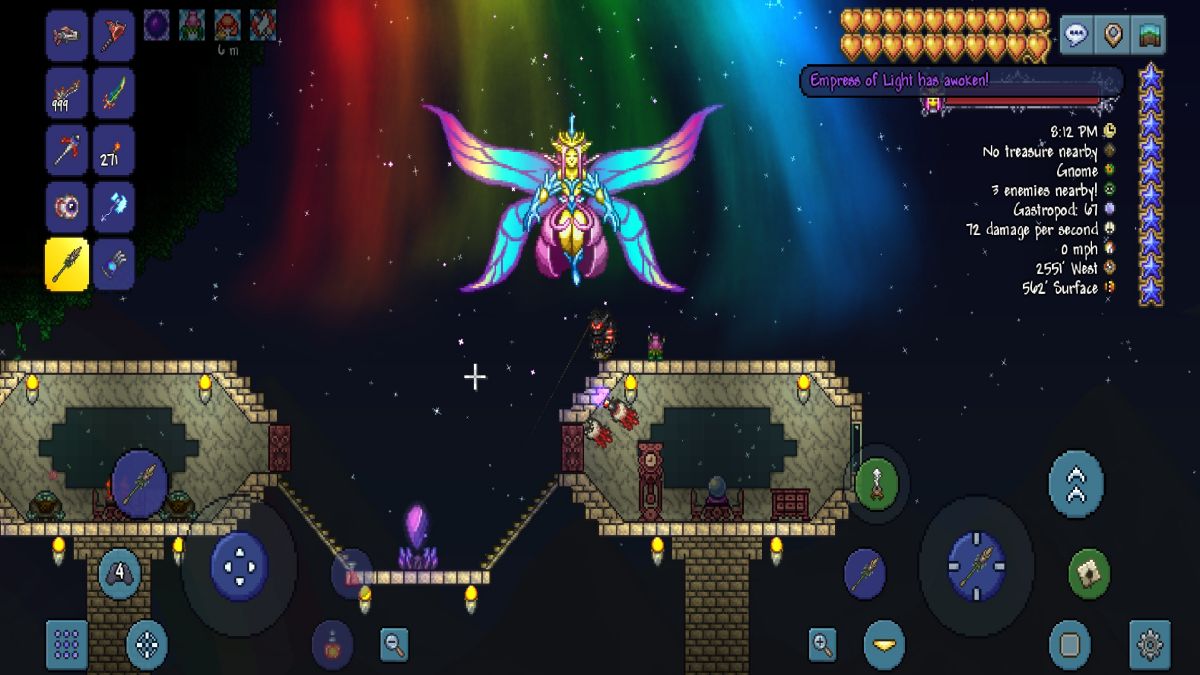Open the chat speech bubble button
1200x675 pixels.
[x=1077, y=36]
